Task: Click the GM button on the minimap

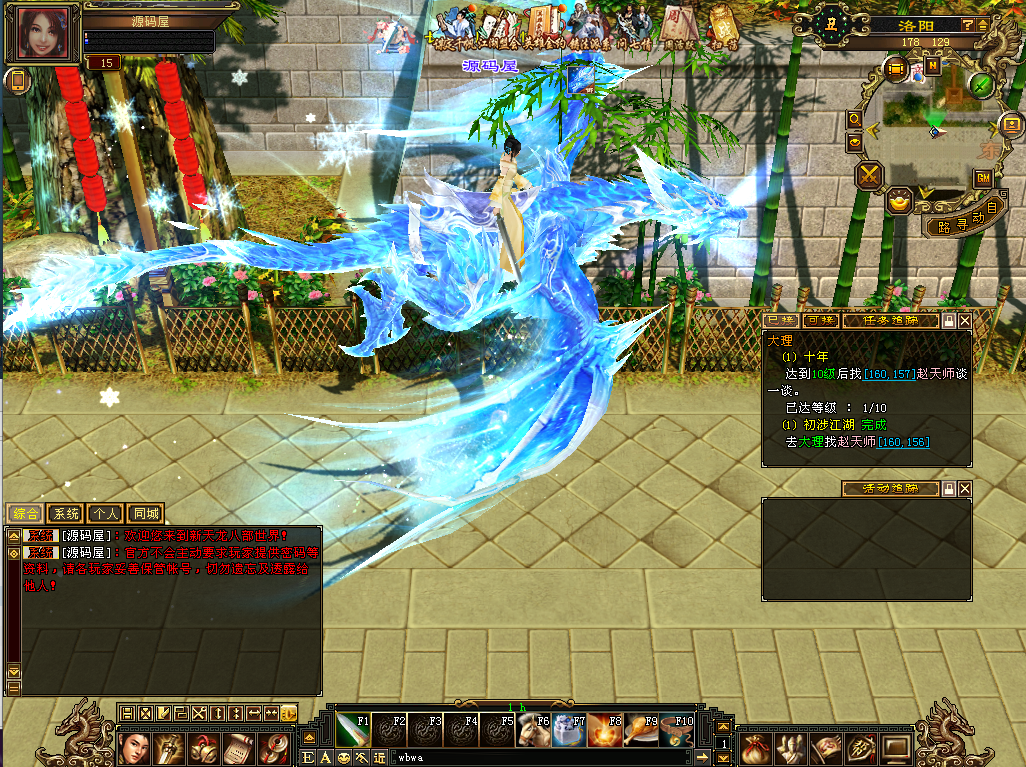Action: click(983, 178)
